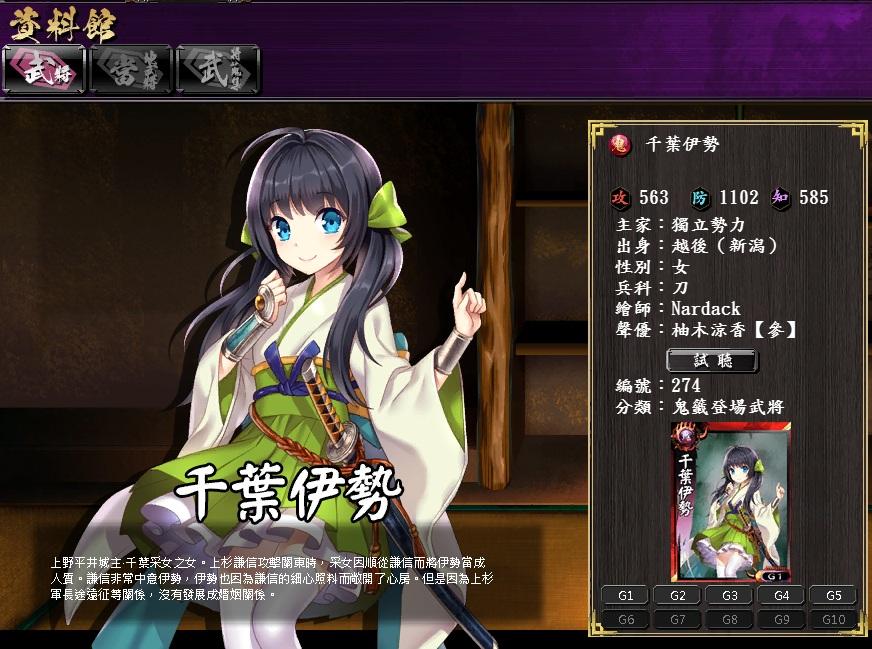
Task: Show the G1 card version
Action: coord(626,596)
